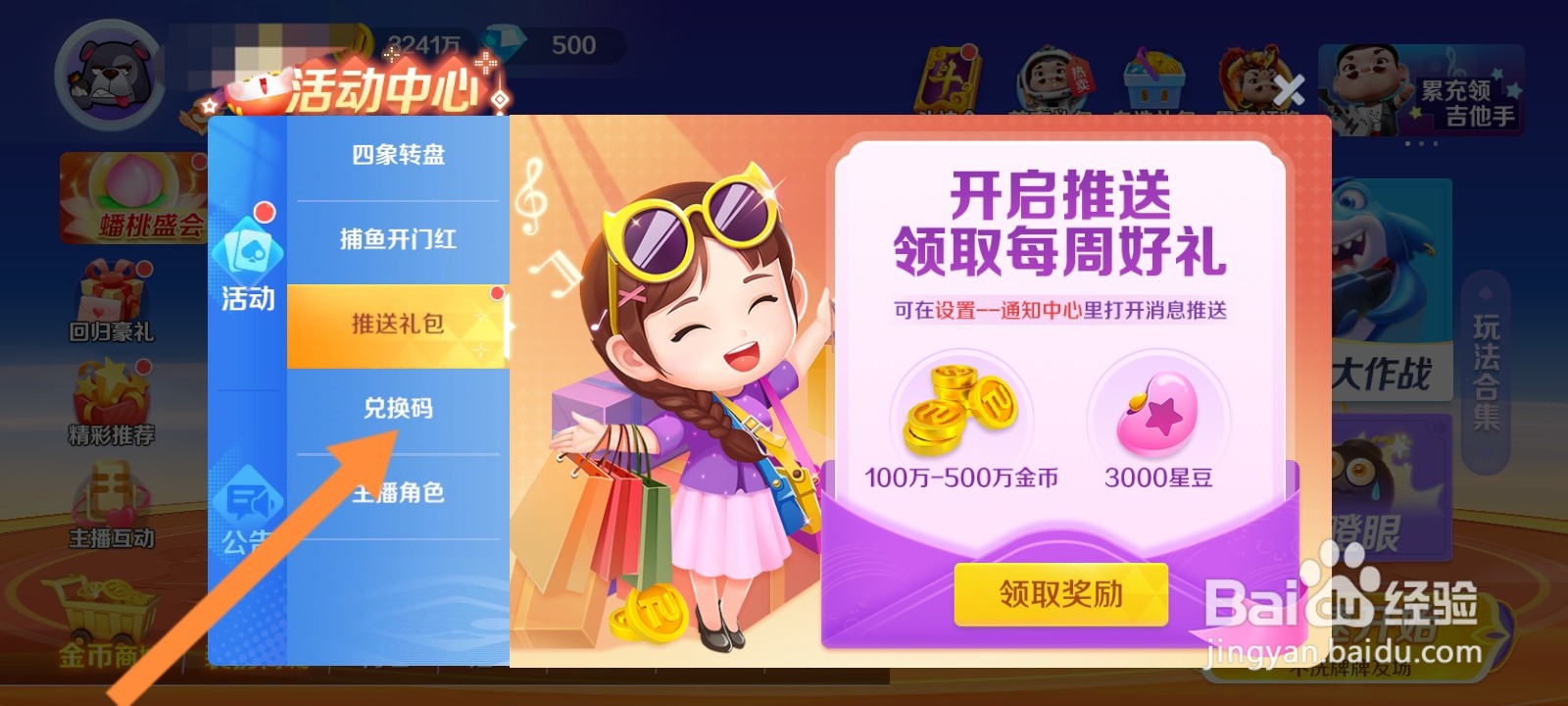Image resolution: width=1568 pixels, height=706 pixels.
Task: Close the 推送礼包 popup window
Action: [1289, 88]
